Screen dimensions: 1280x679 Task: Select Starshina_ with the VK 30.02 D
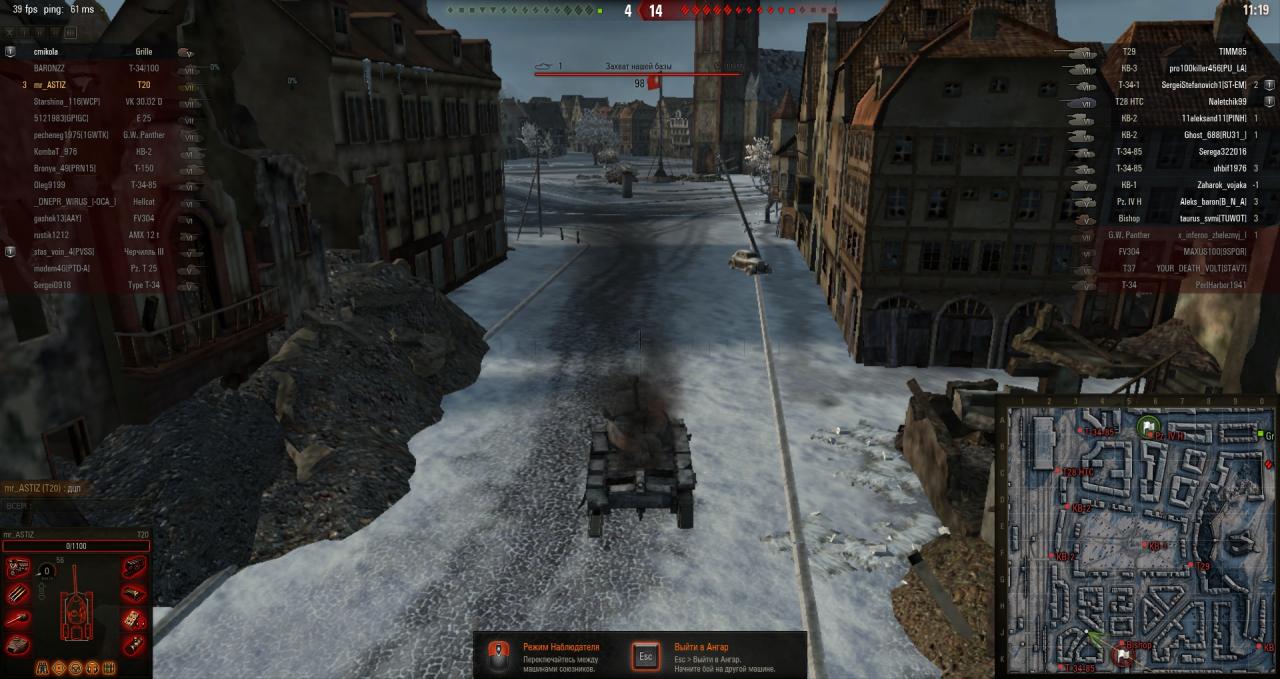[x=66, y=101]
